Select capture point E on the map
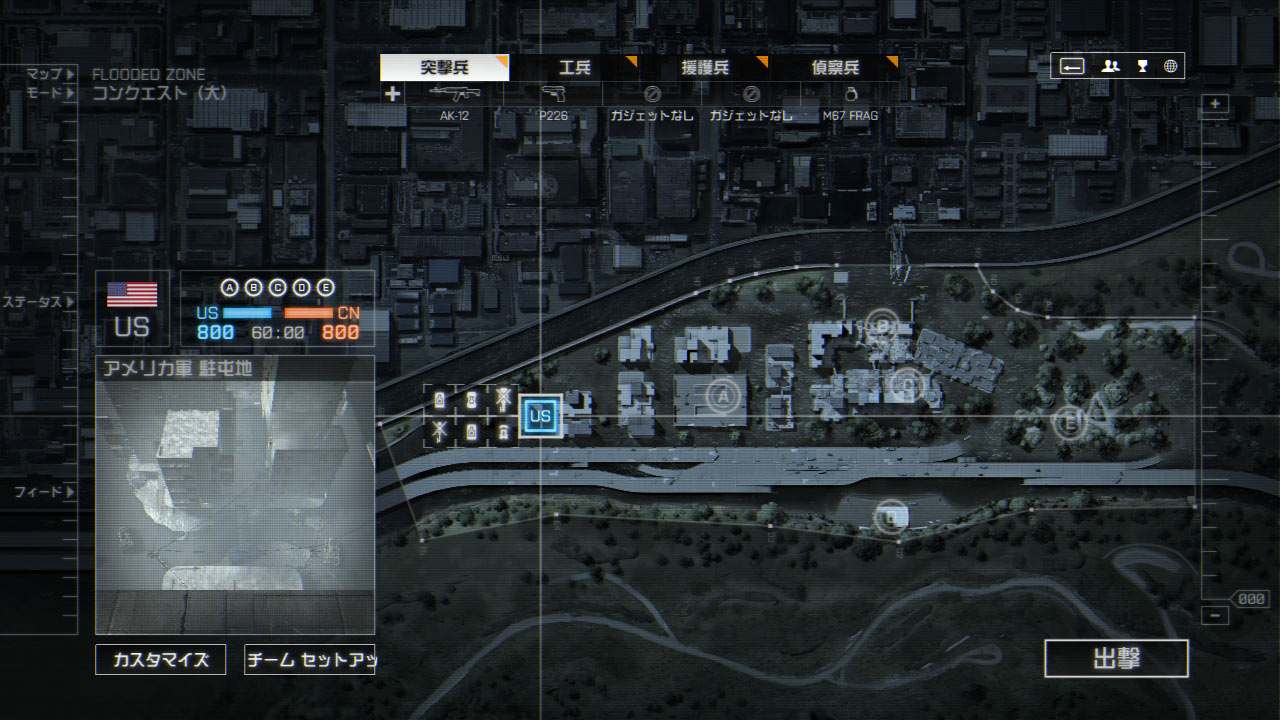 pyautogui.click(x=1069, y=422)
